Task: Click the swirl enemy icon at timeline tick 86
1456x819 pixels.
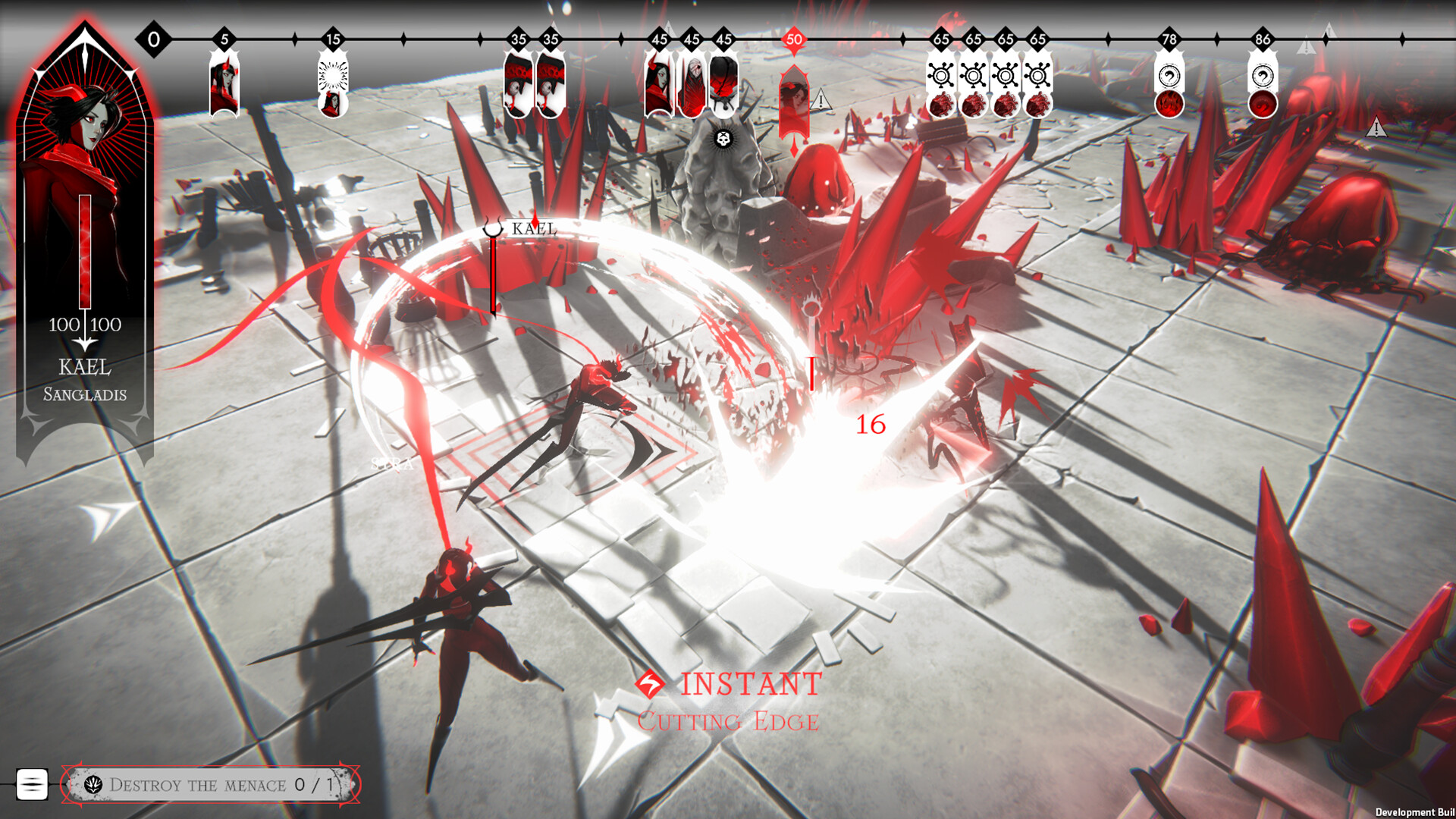Action: pyautogui.click(x=1262, y=76)
